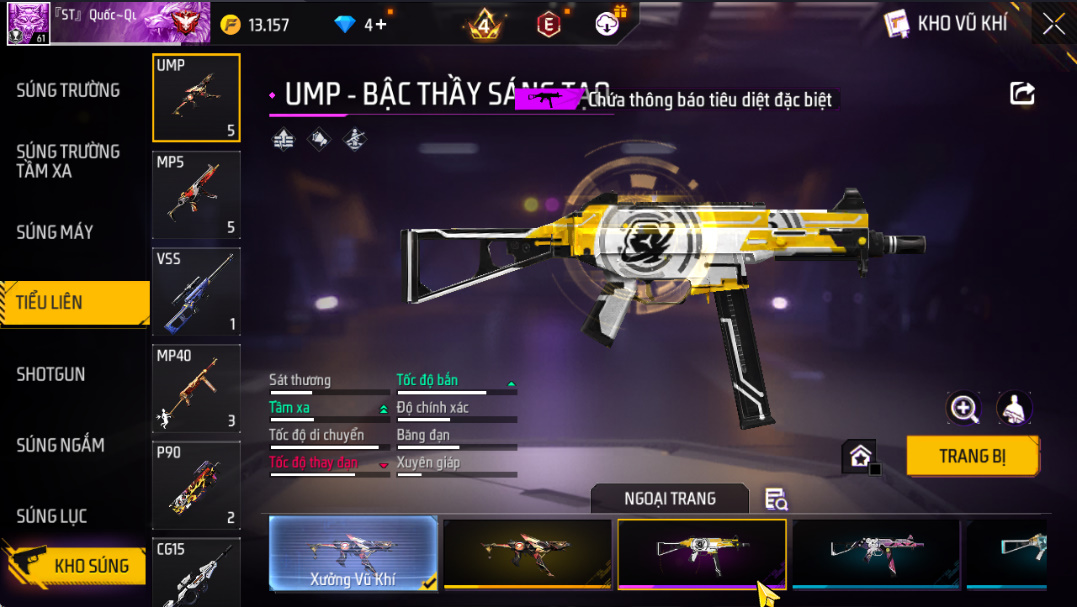Choose the Shotgun category
The height and width of the screenshot is (607, 1077).
pos(51,374)
